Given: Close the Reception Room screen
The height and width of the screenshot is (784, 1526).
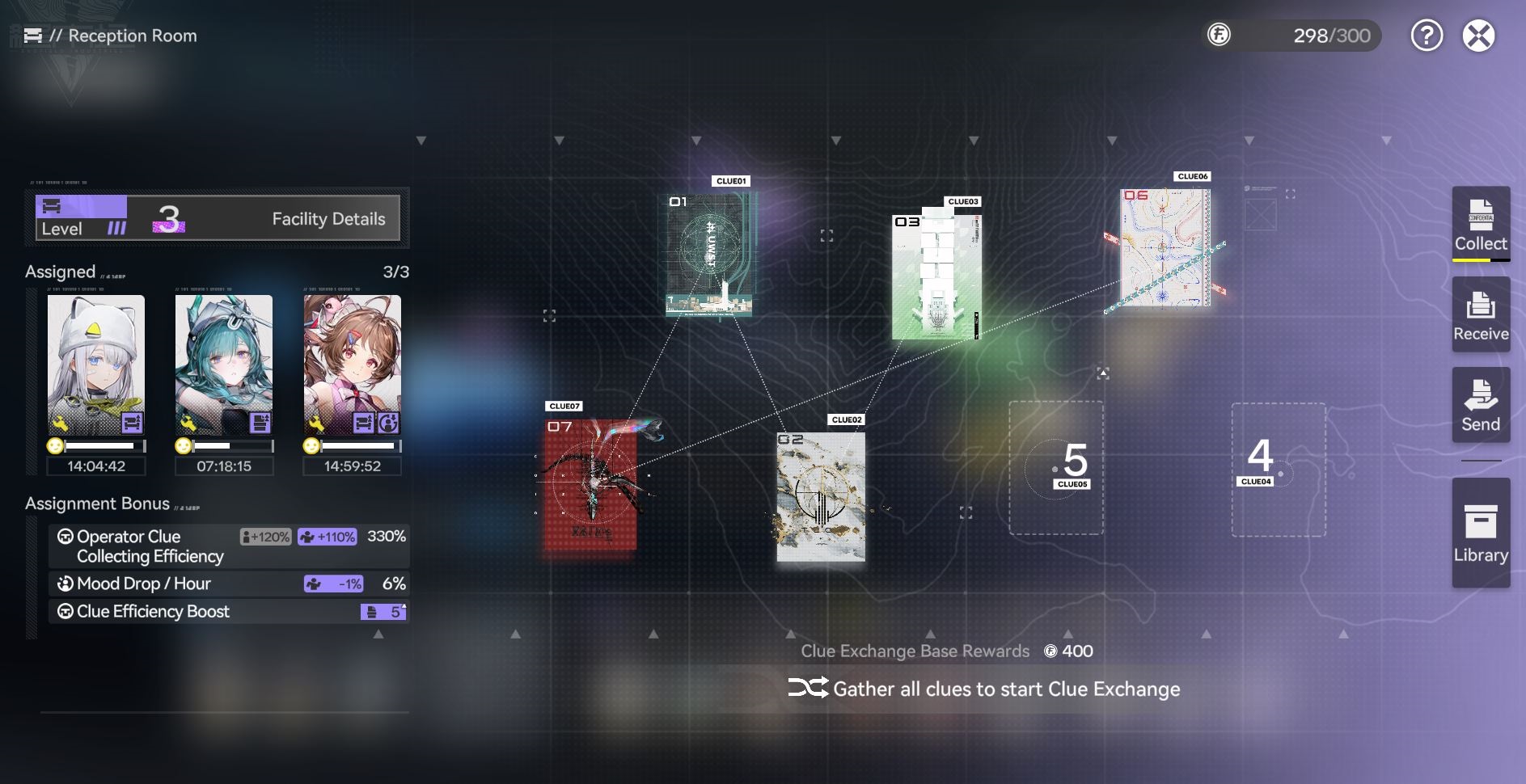Looking at the screenshot, I should (1478, 36).
